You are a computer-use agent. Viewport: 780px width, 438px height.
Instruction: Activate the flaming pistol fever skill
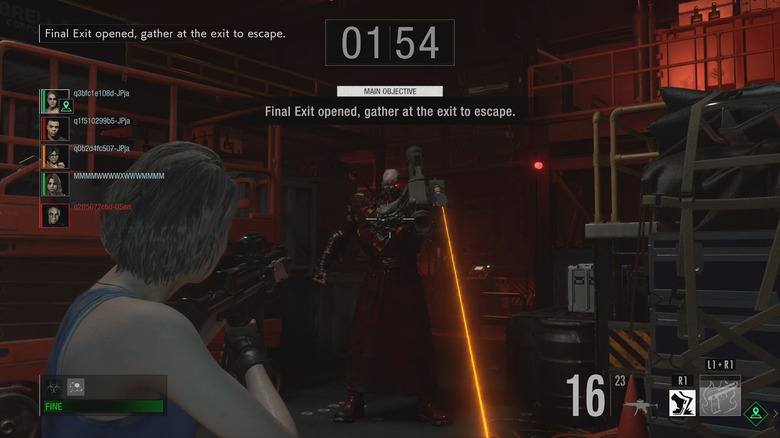click(x=721, y=399)
